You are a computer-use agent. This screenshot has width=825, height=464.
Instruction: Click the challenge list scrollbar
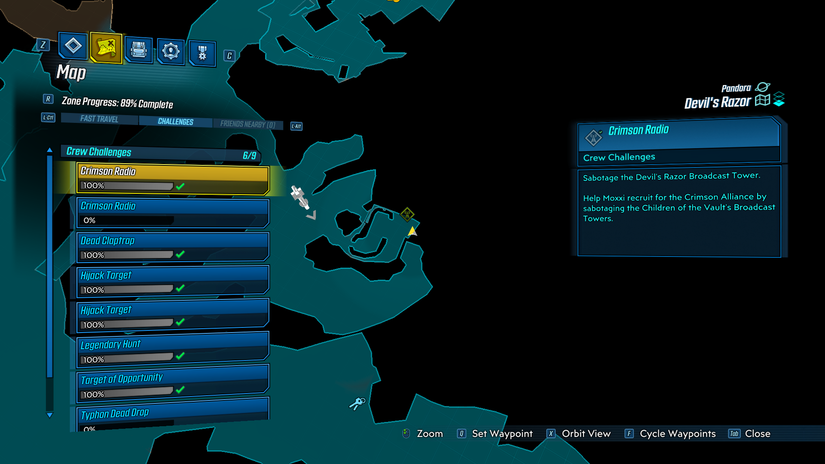(x=49, y=280)
